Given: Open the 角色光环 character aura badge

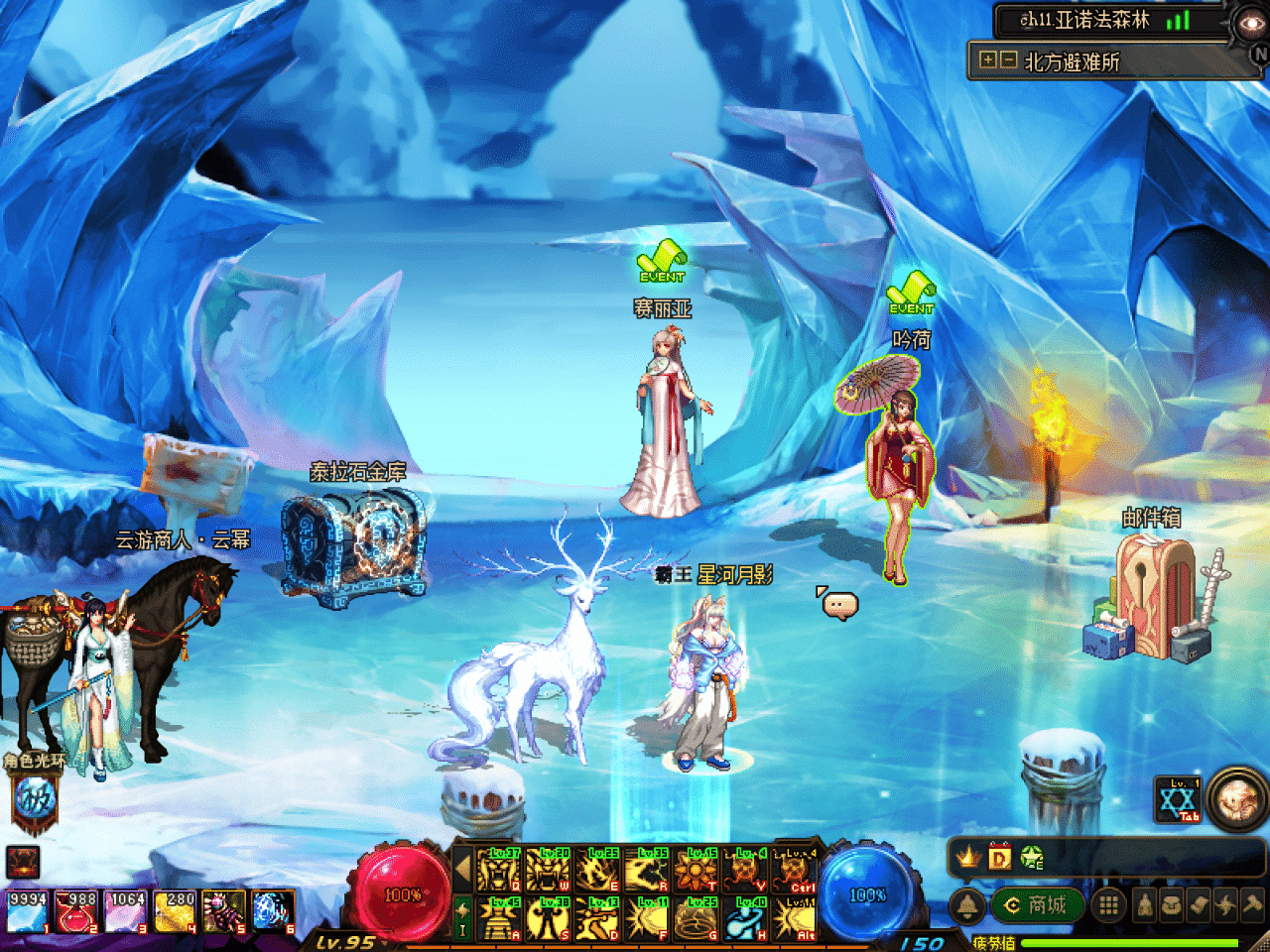Looking at the screenshot, I should tap(35, 801).
